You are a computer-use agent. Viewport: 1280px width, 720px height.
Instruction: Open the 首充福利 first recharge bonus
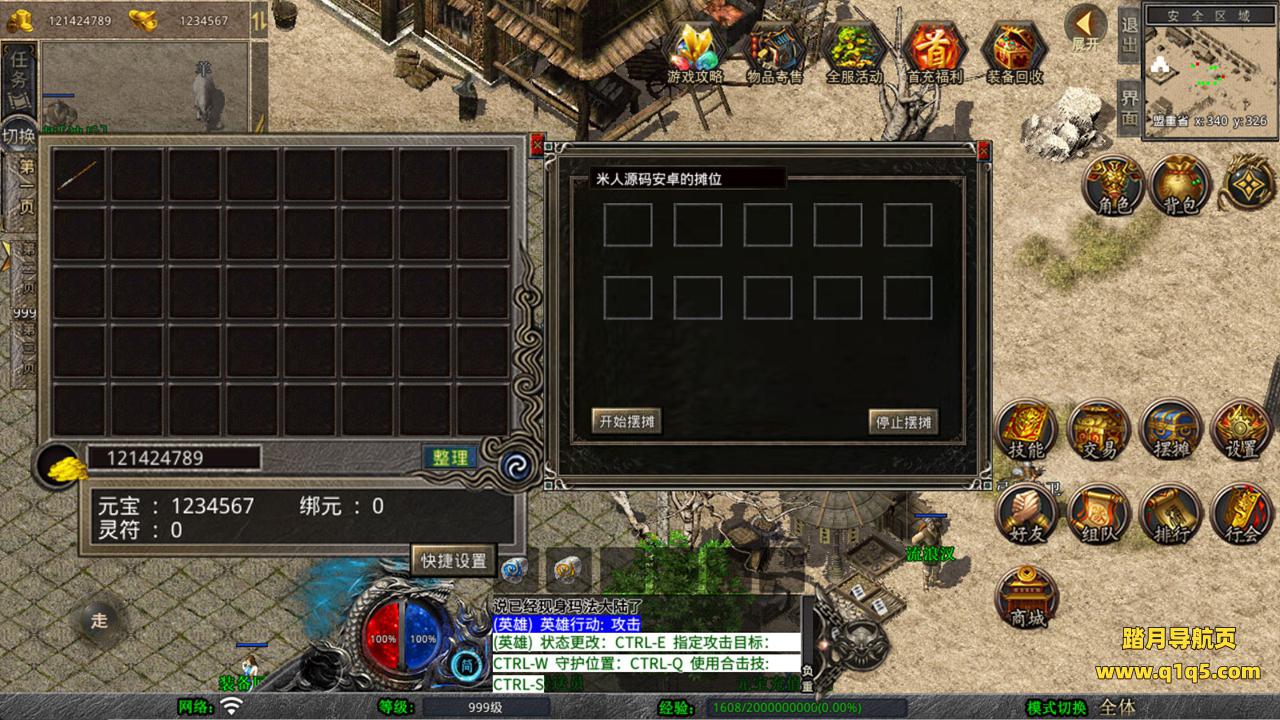click(x=934, y=48)
